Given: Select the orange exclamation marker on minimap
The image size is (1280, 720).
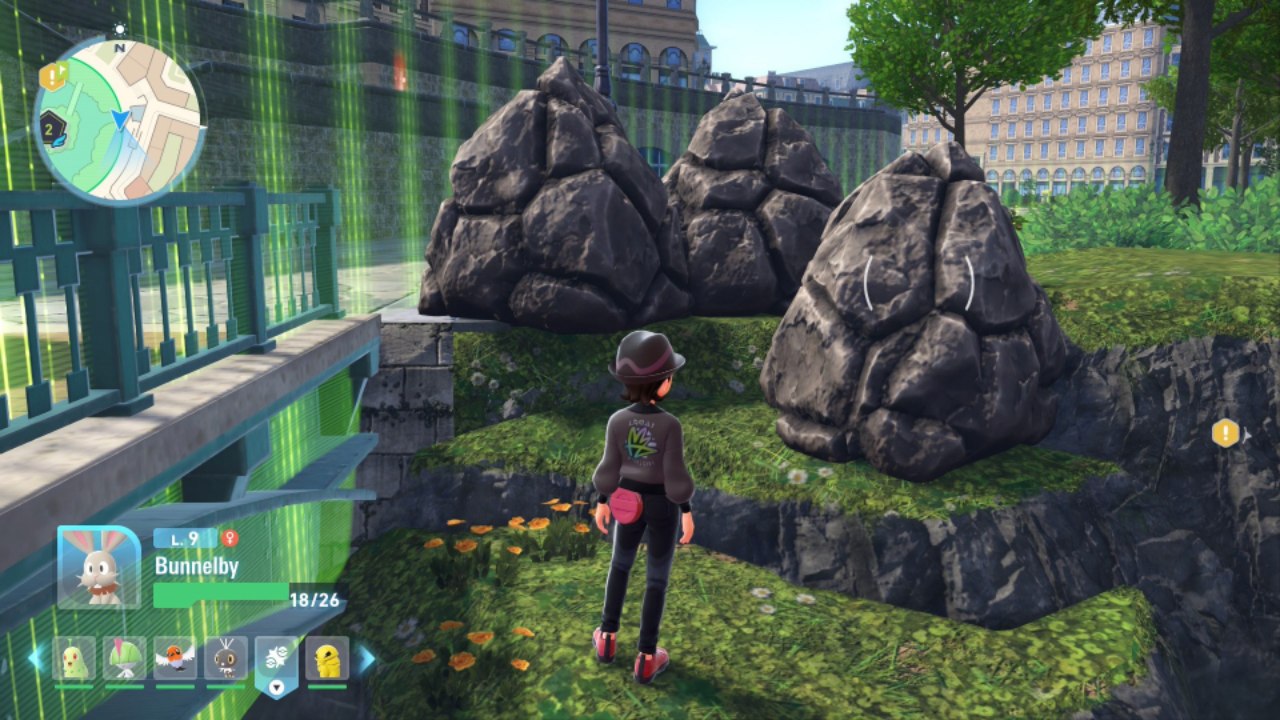Looking at the screenshot, I should [52, 75].
